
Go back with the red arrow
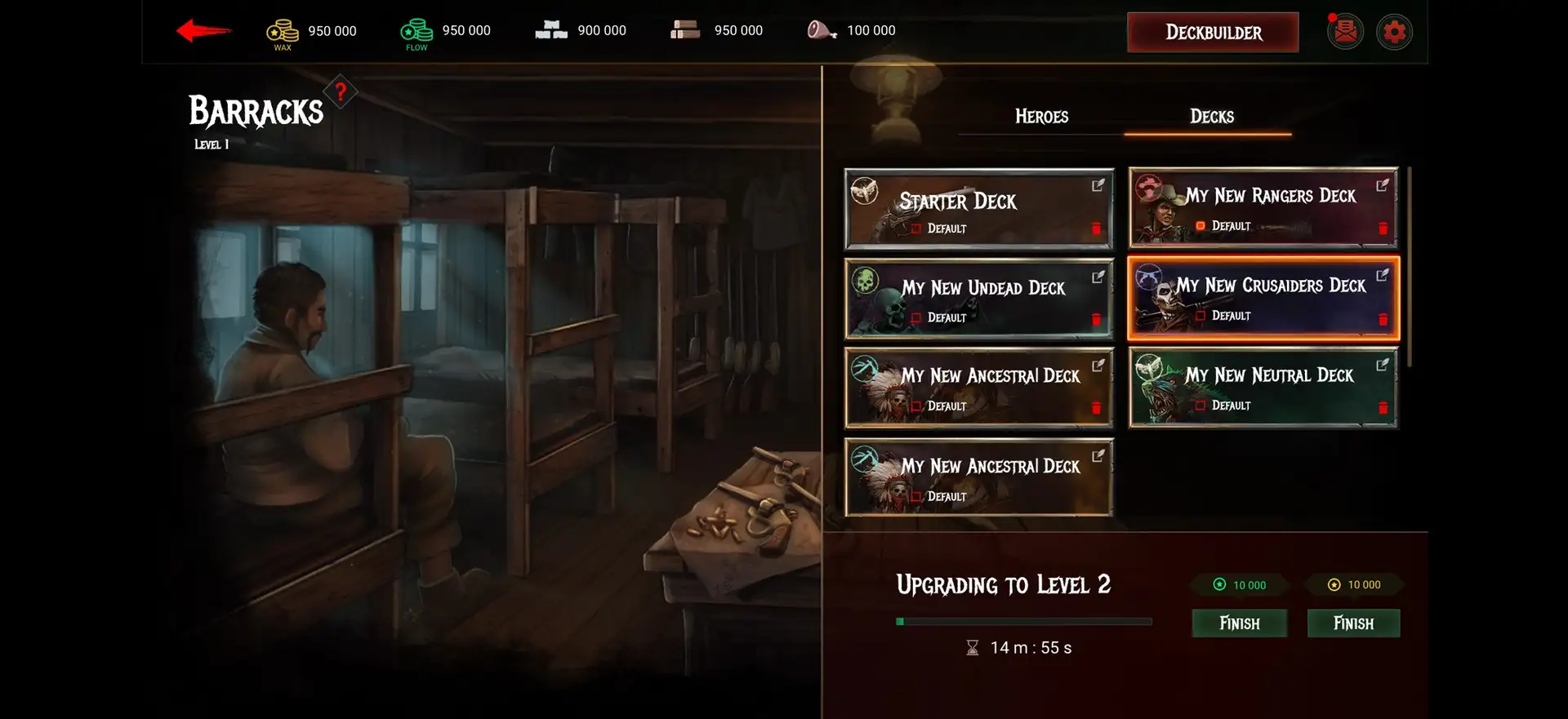pyautogui.click(x=203, y=31)
